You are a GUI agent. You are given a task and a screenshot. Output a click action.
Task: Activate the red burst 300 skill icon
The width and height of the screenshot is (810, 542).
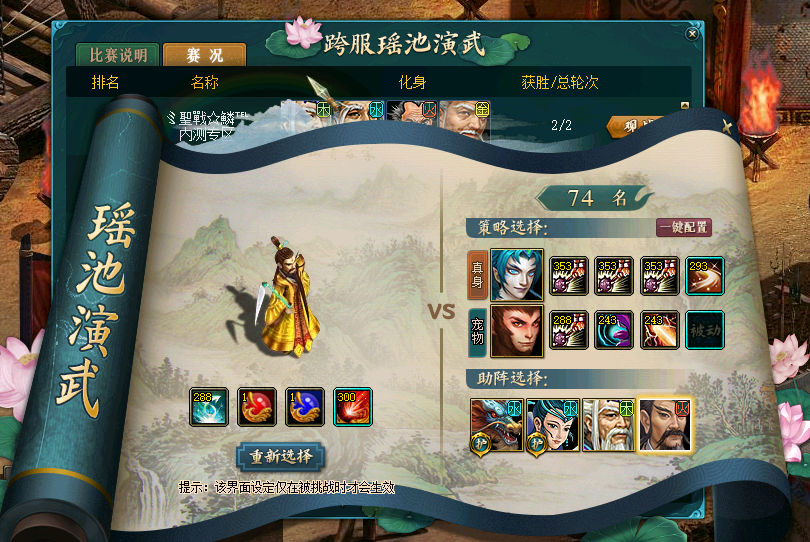(x=352, y=407)
